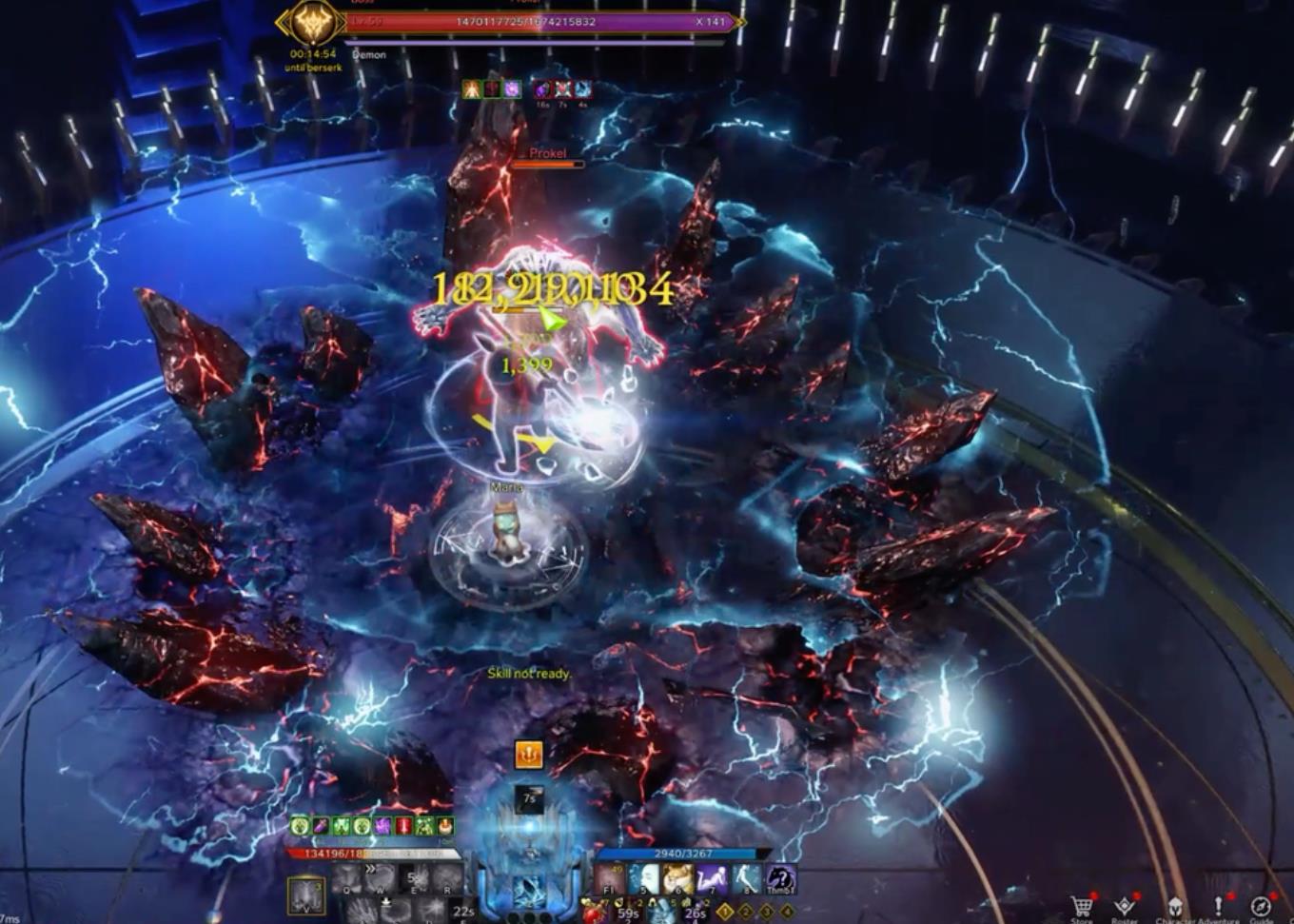
Task: Open the Character menu
Action: (1175, 905)
